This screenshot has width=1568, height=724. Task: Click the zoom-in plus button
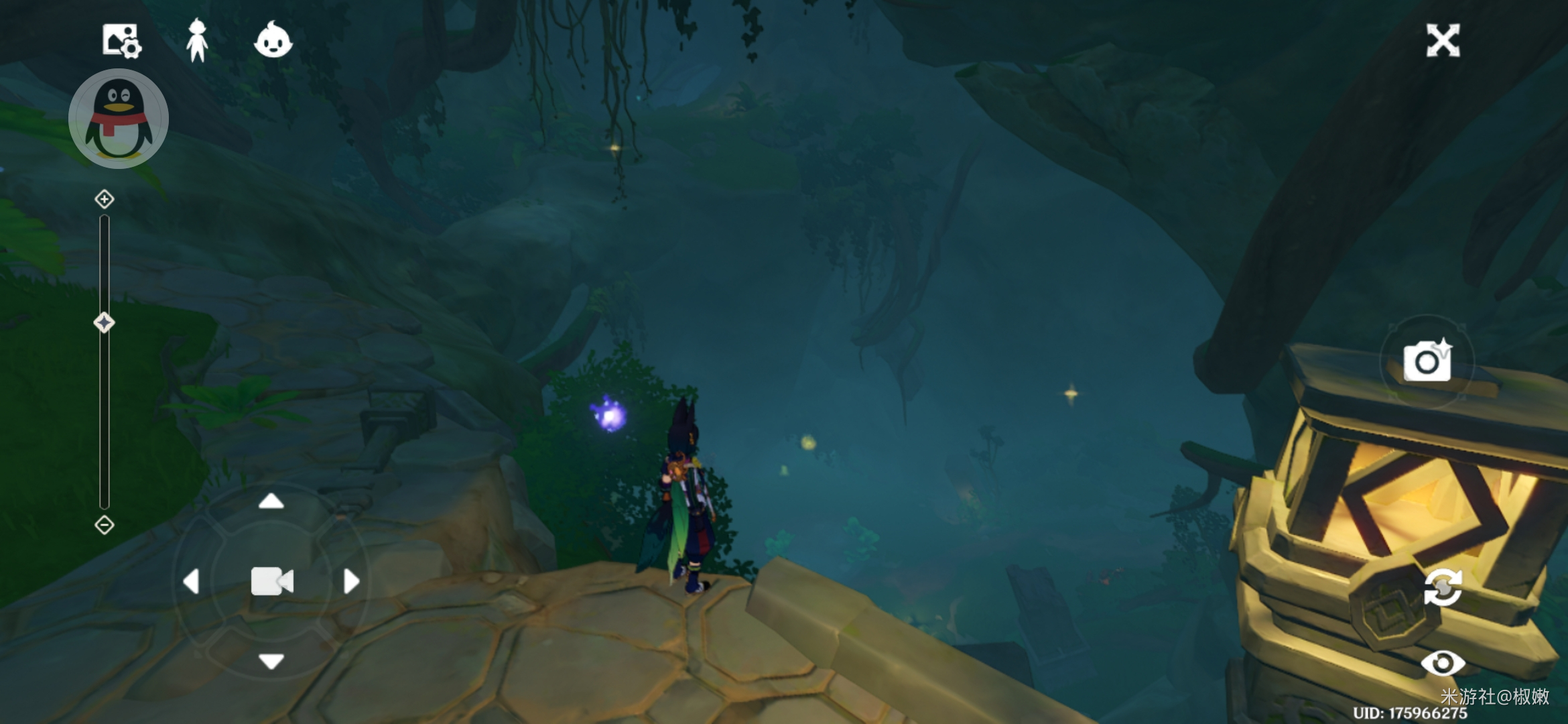[105, 199]
